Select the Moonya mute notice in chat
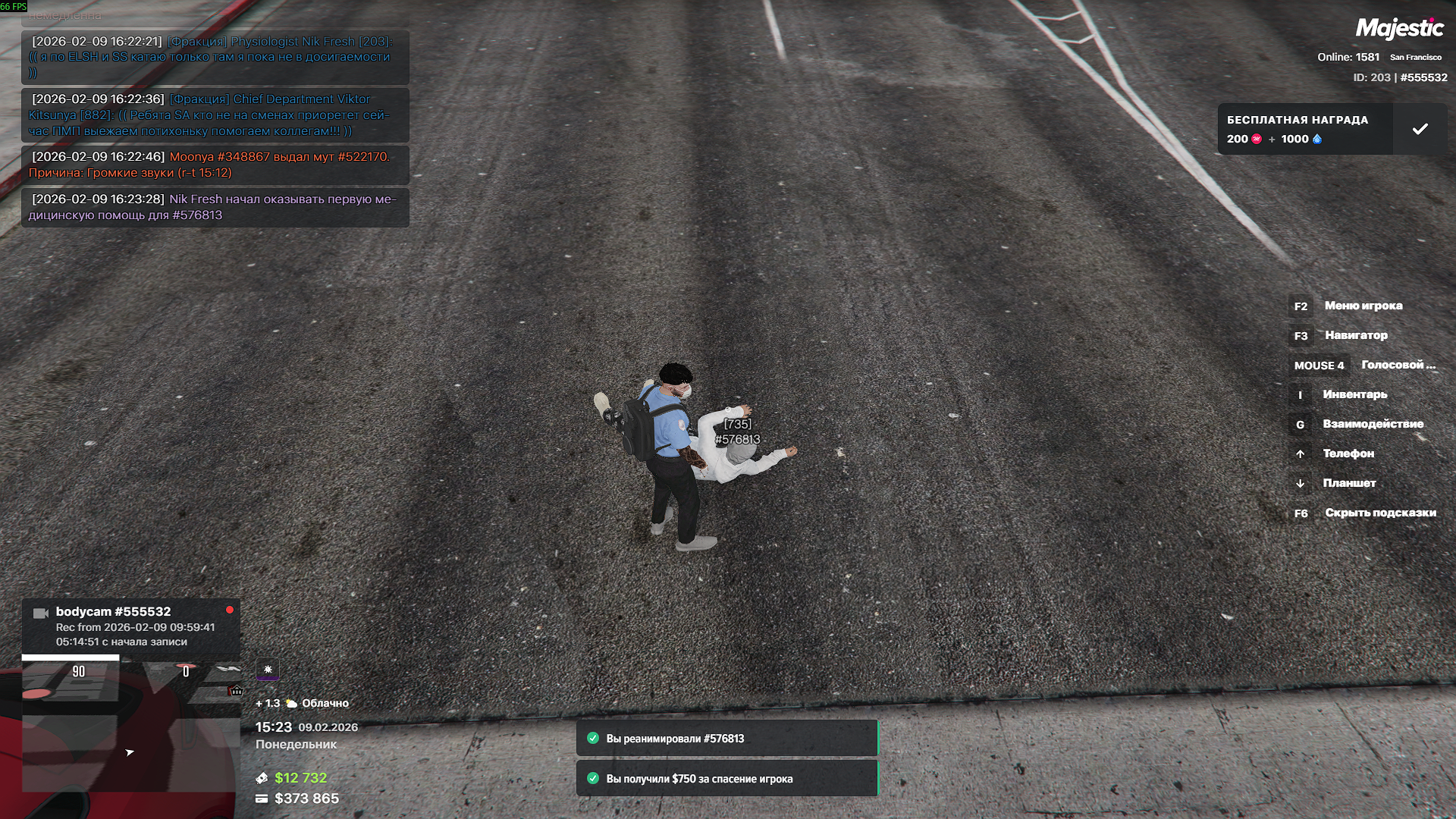Viewport: 1456px width, 819px height. click(215, 165)
